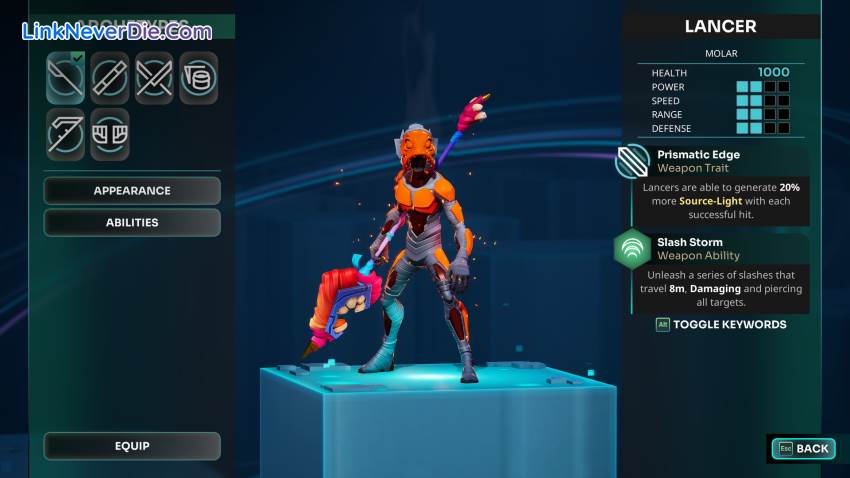Viewport: 850px width, 478px height.
Task: Select the crossed dual blades weapon
Action: tap(154, 78)
